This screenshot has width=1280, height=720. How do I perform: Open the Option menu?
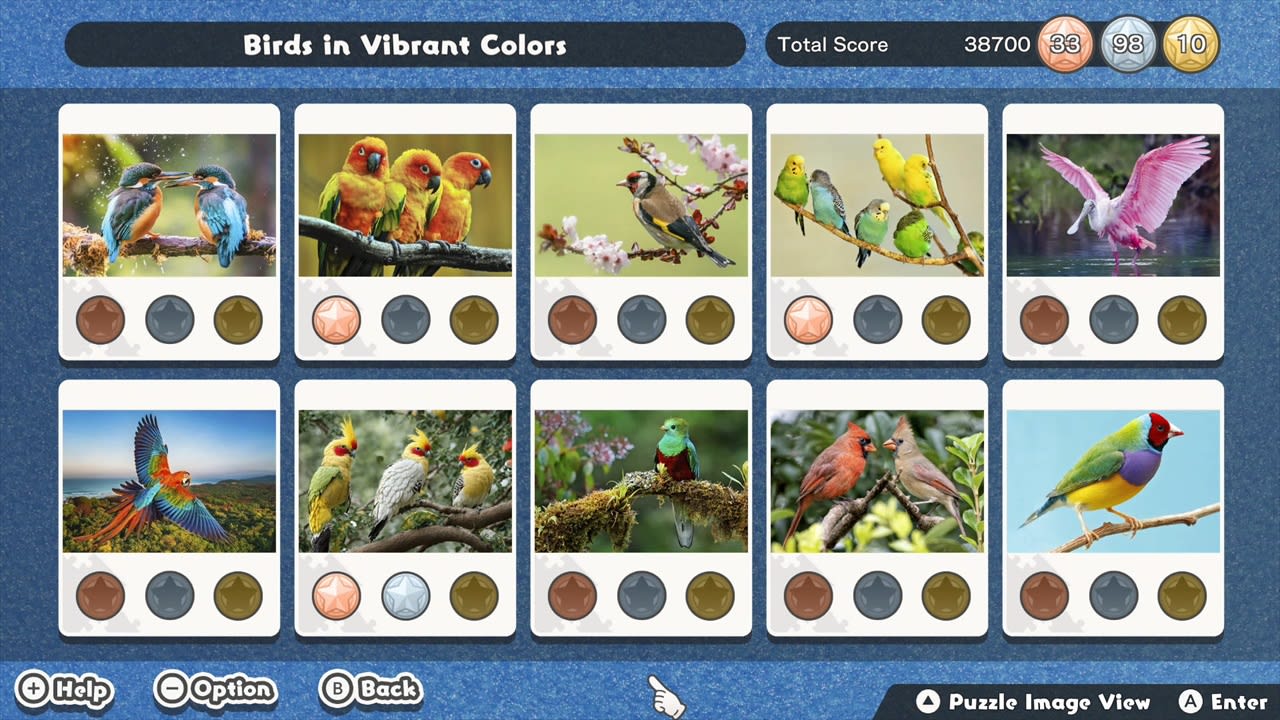(x=215, y=690)
